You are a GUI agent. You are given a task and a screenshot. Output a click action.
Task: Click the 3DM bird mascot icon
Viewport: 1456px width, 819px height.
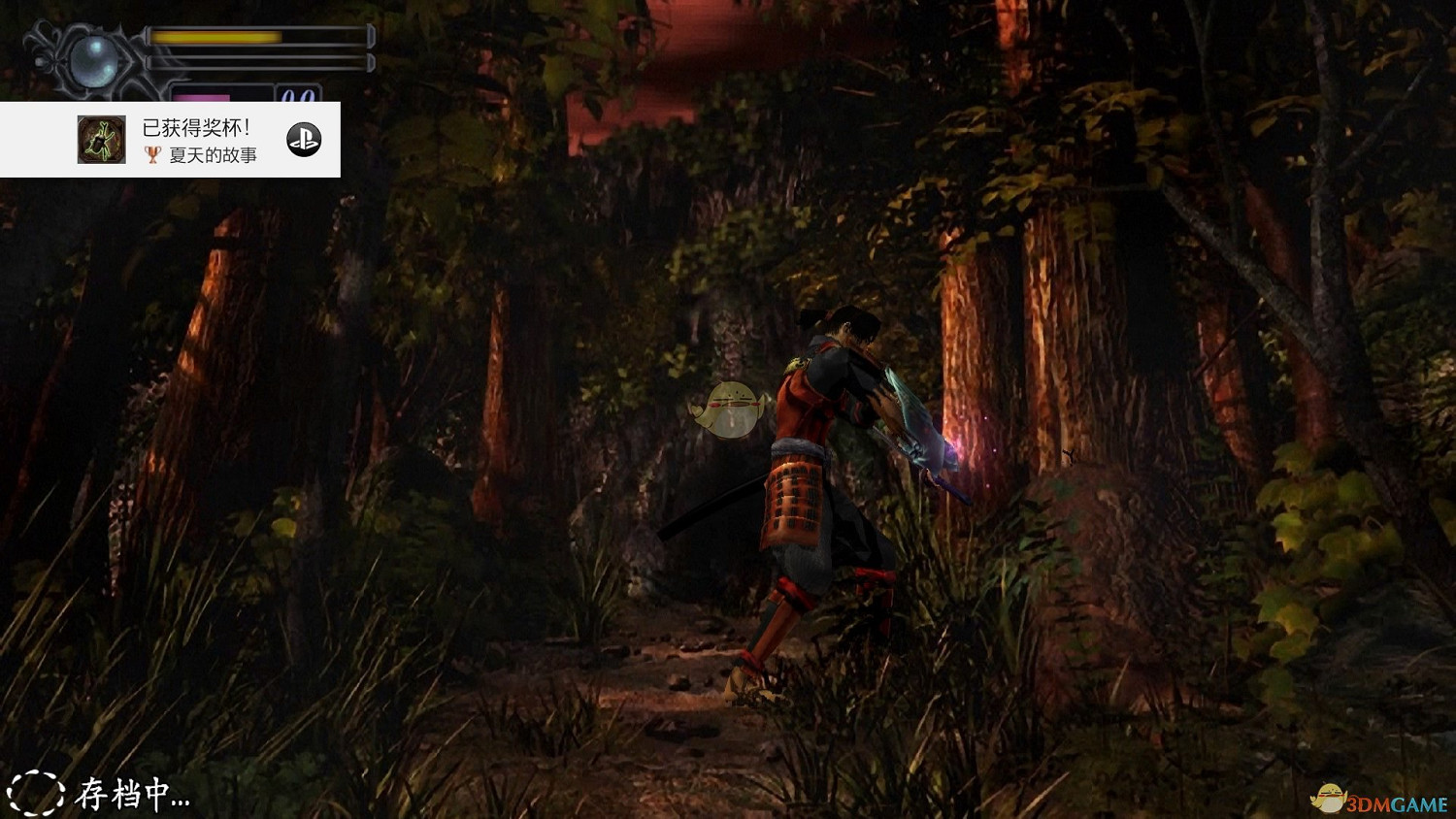[1330, 799]
